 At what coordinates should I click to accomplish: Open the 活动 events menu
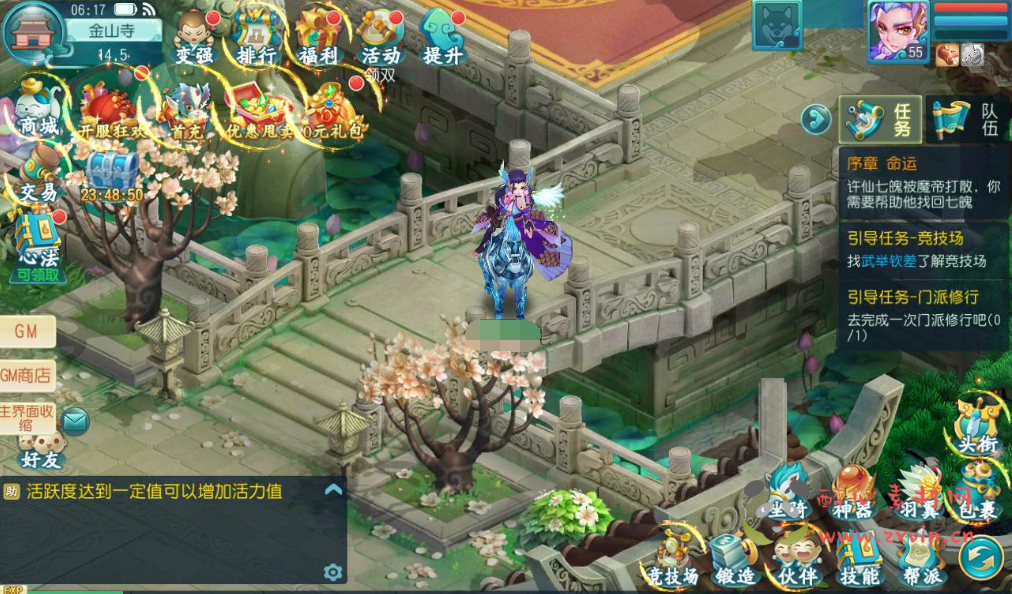pos(380,38)
